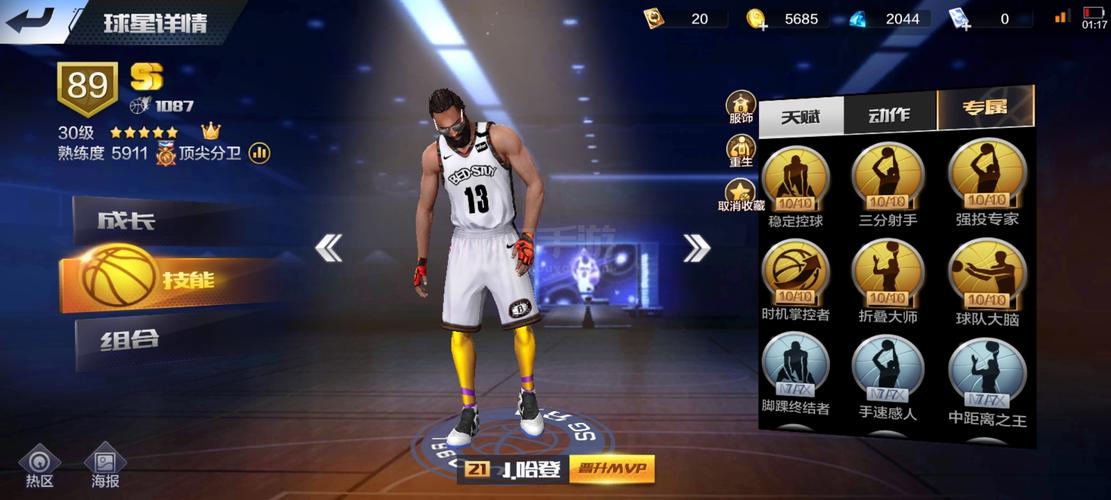Switch to the 动作 actions tab

889,114
